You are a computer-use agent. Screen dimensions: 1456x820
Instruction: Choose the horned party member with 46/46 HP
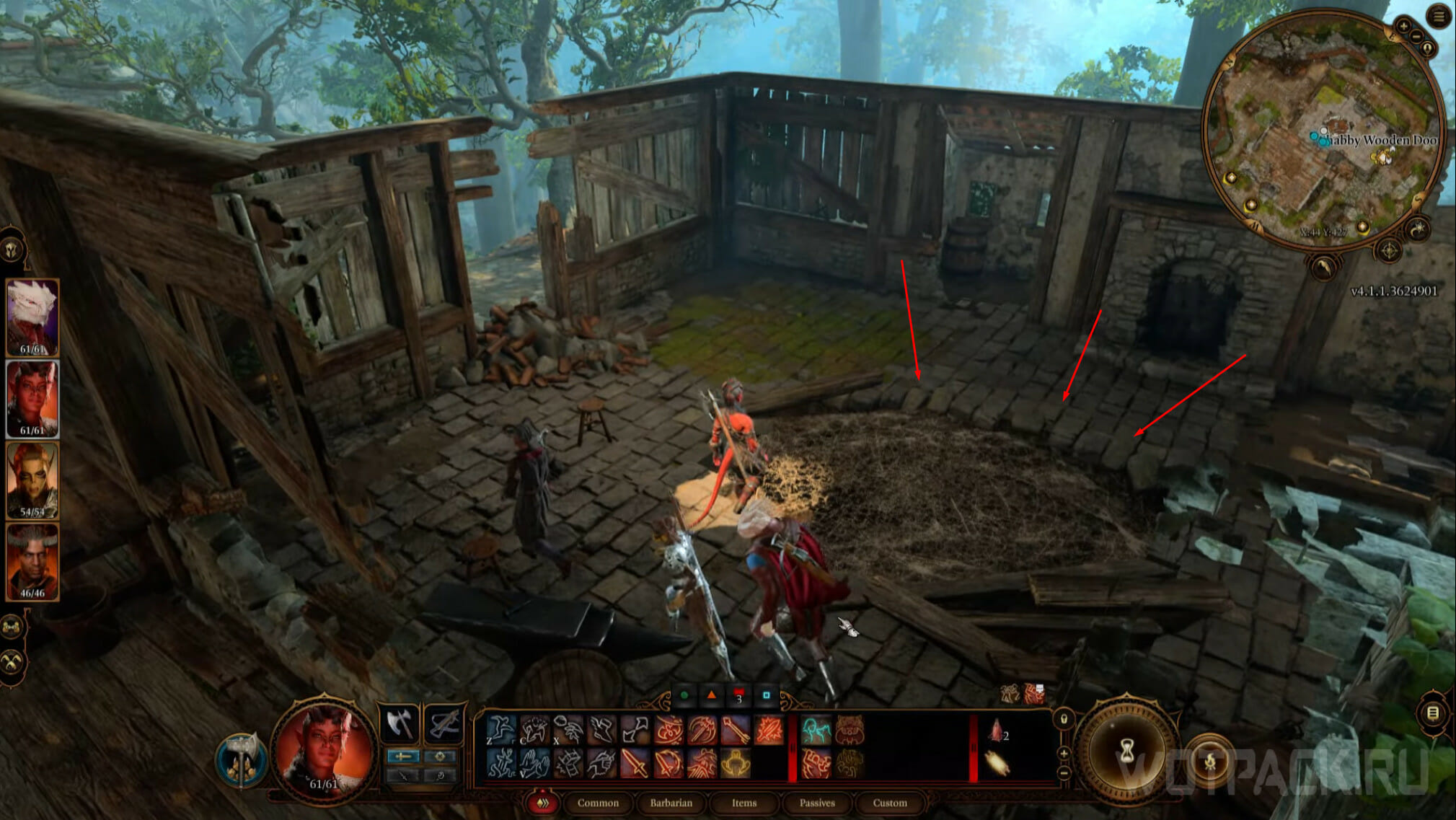(32, 561)
